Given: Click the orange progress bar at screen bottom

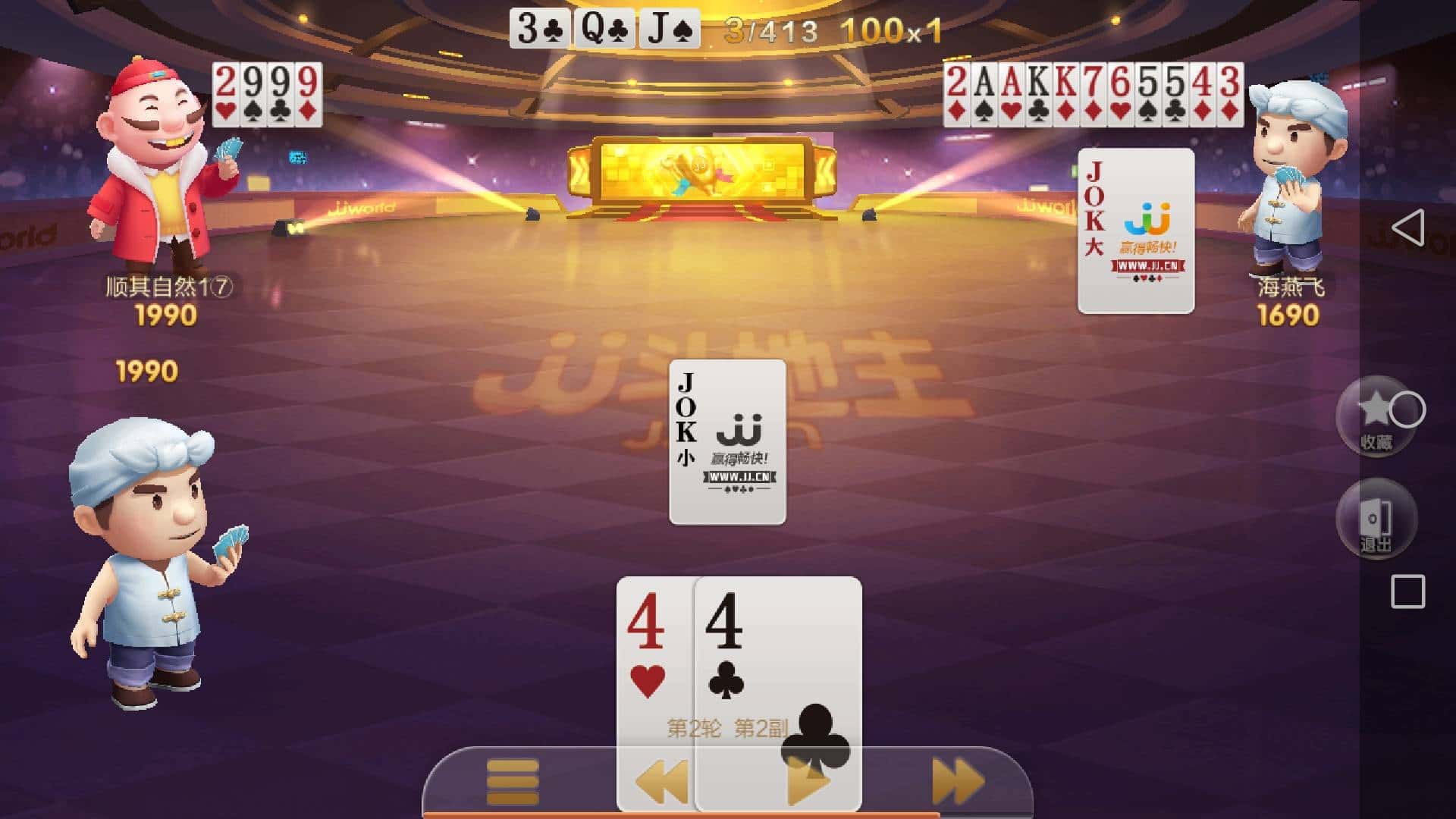Looking at the screenshot, I should click(728, 814).
